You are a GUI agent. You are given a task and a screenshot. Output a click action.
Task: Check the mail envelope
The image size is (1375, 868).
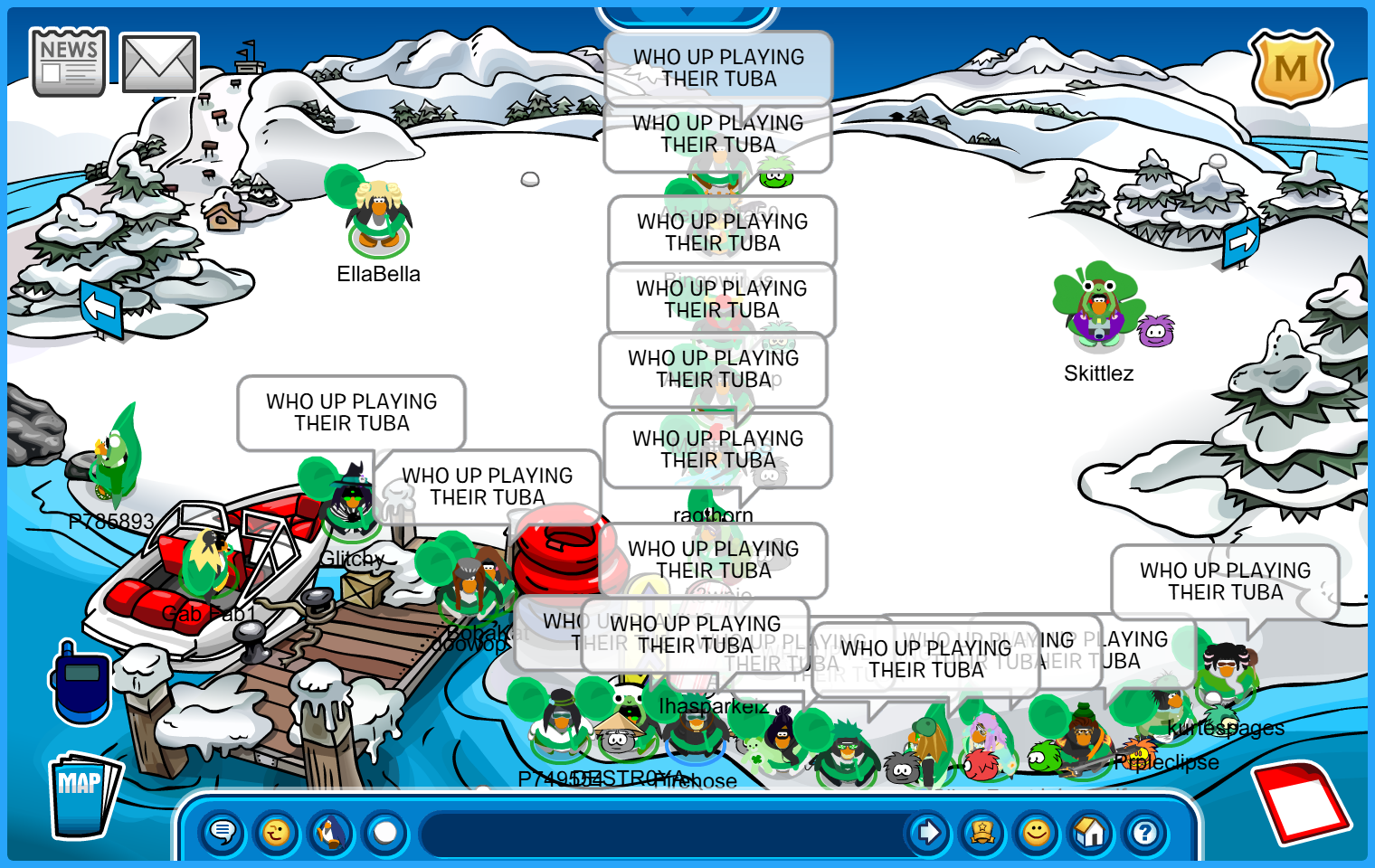[159, 63]
